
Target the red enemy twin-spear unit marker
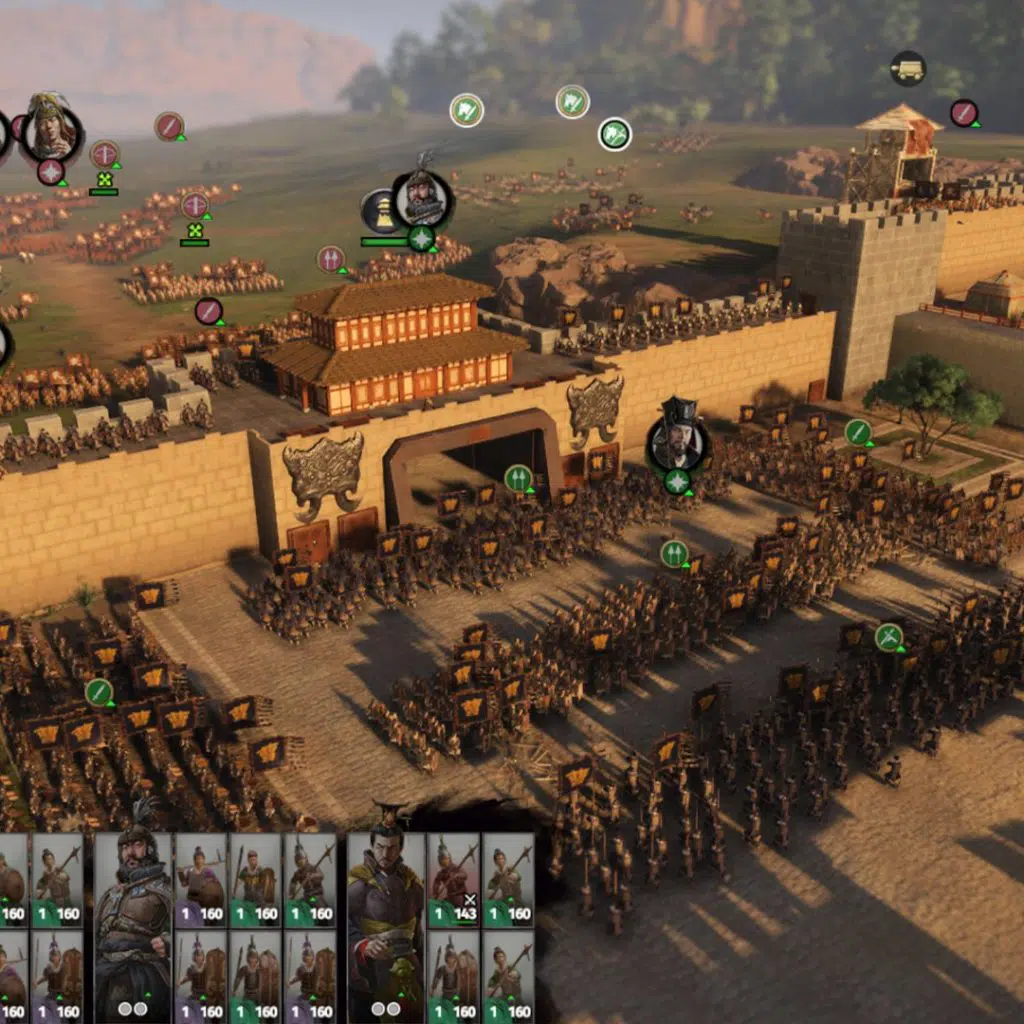(331, 259)
